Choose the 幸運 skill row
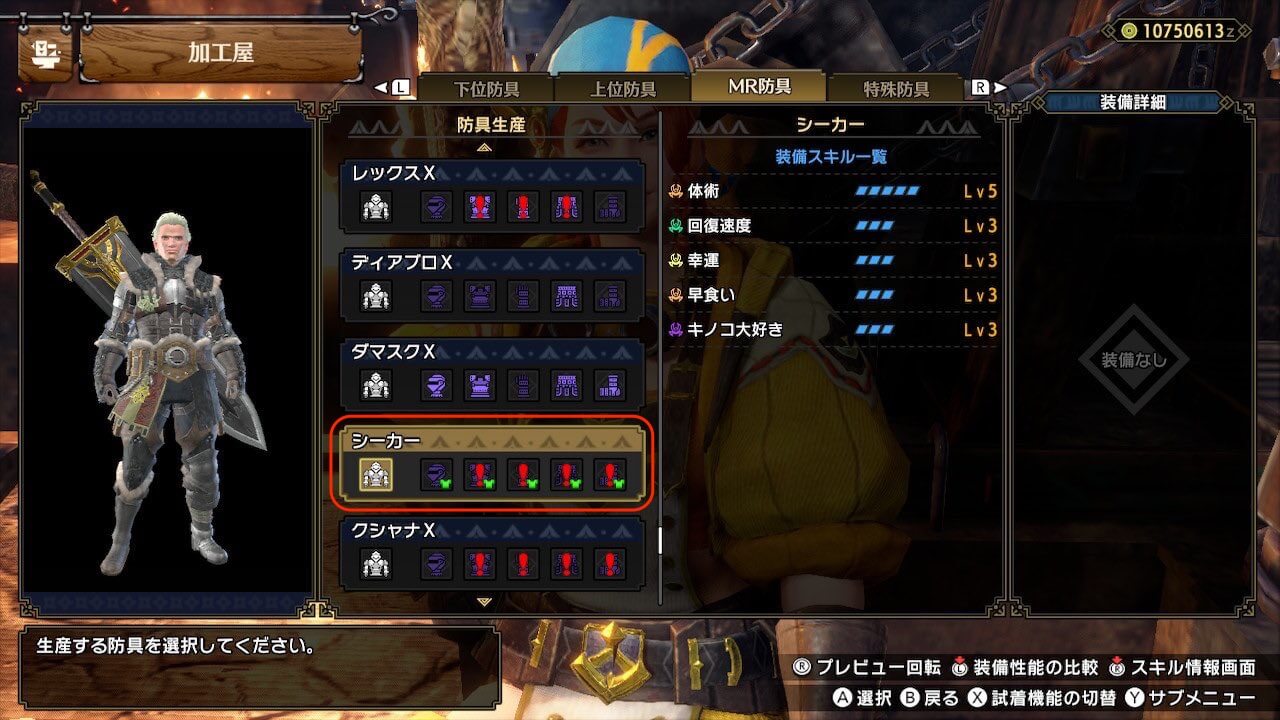This screenshot has height=720, width=1280. tap(833, 260)
